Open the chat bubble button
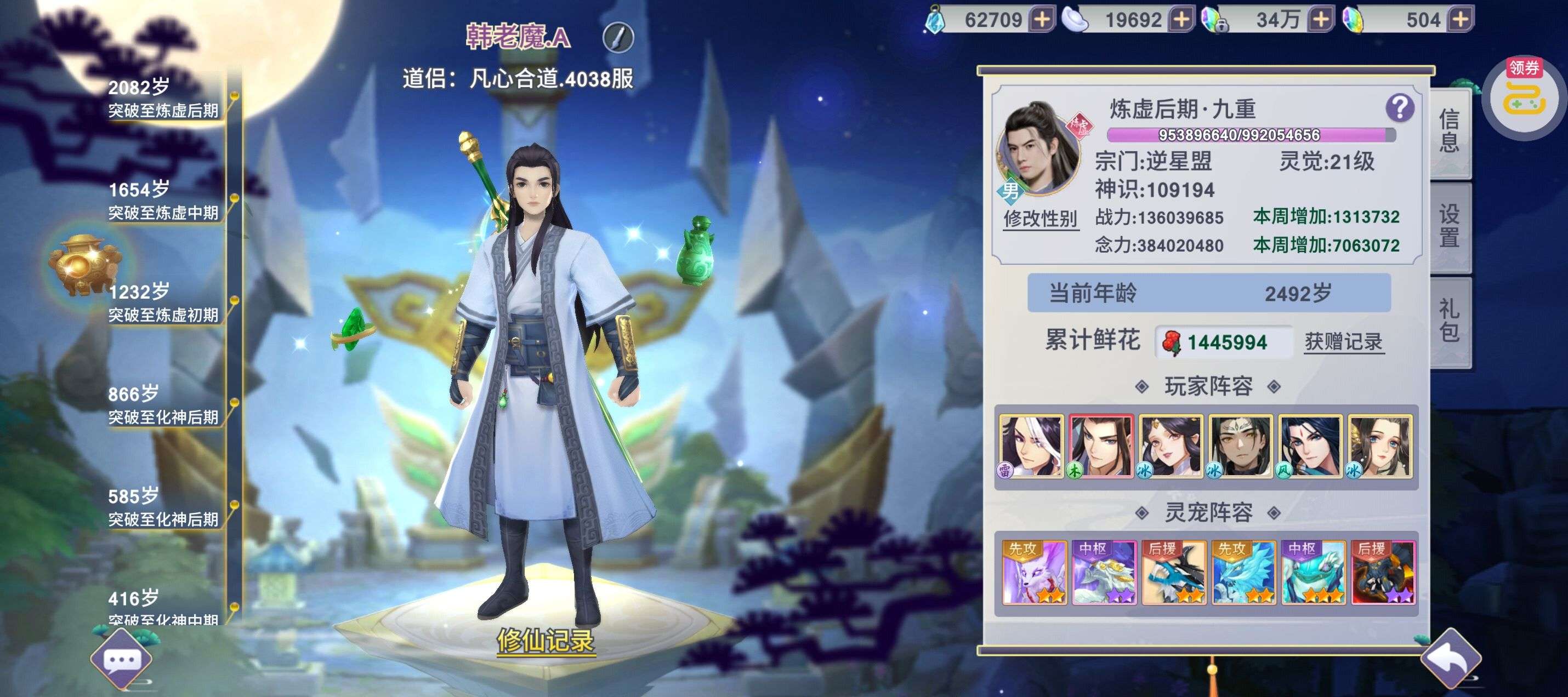 tap(122, 660)
